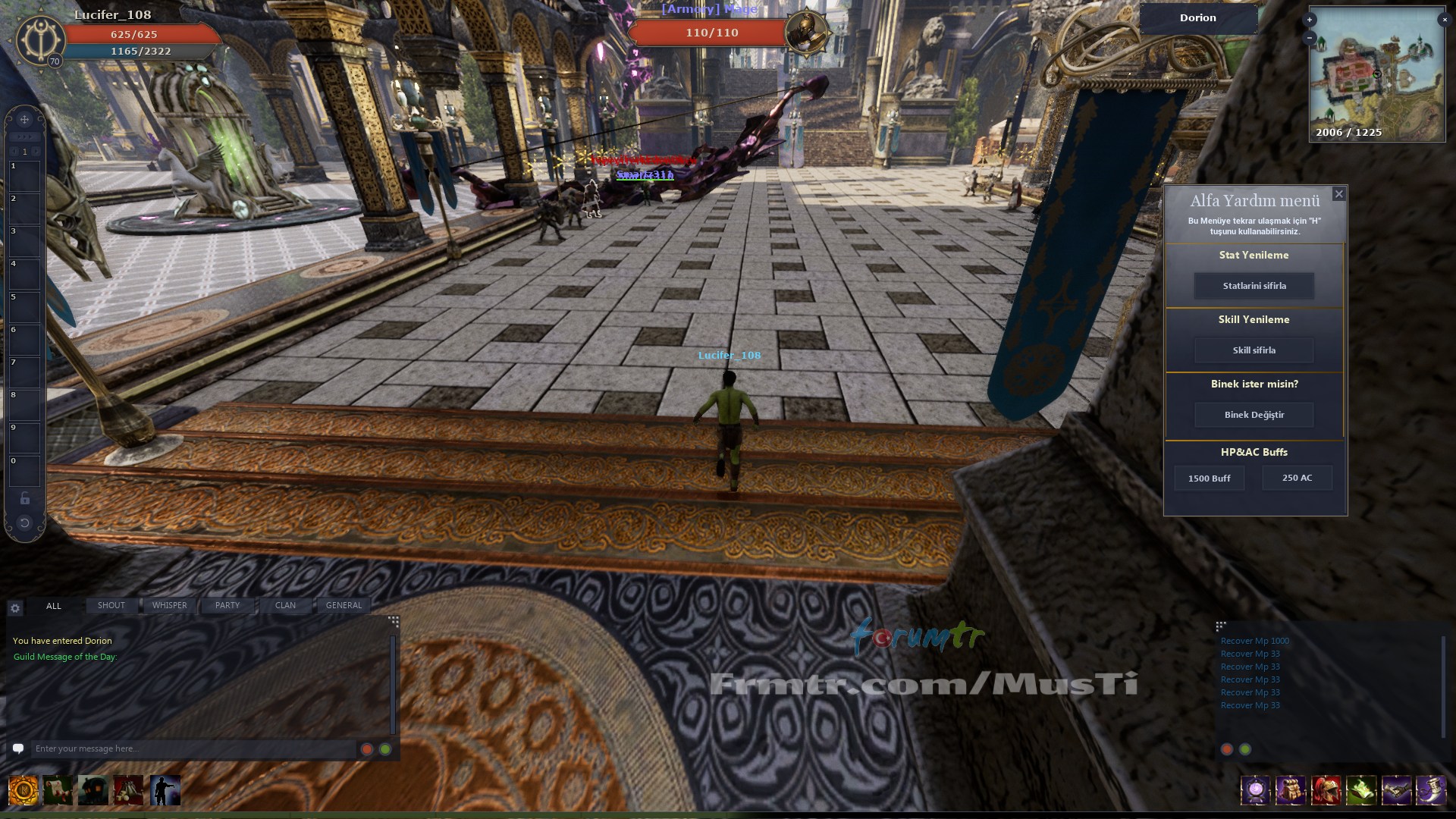Activate the golden R emblem skill icon
Screen dimensions: 1456x819
tap(24, 790)
